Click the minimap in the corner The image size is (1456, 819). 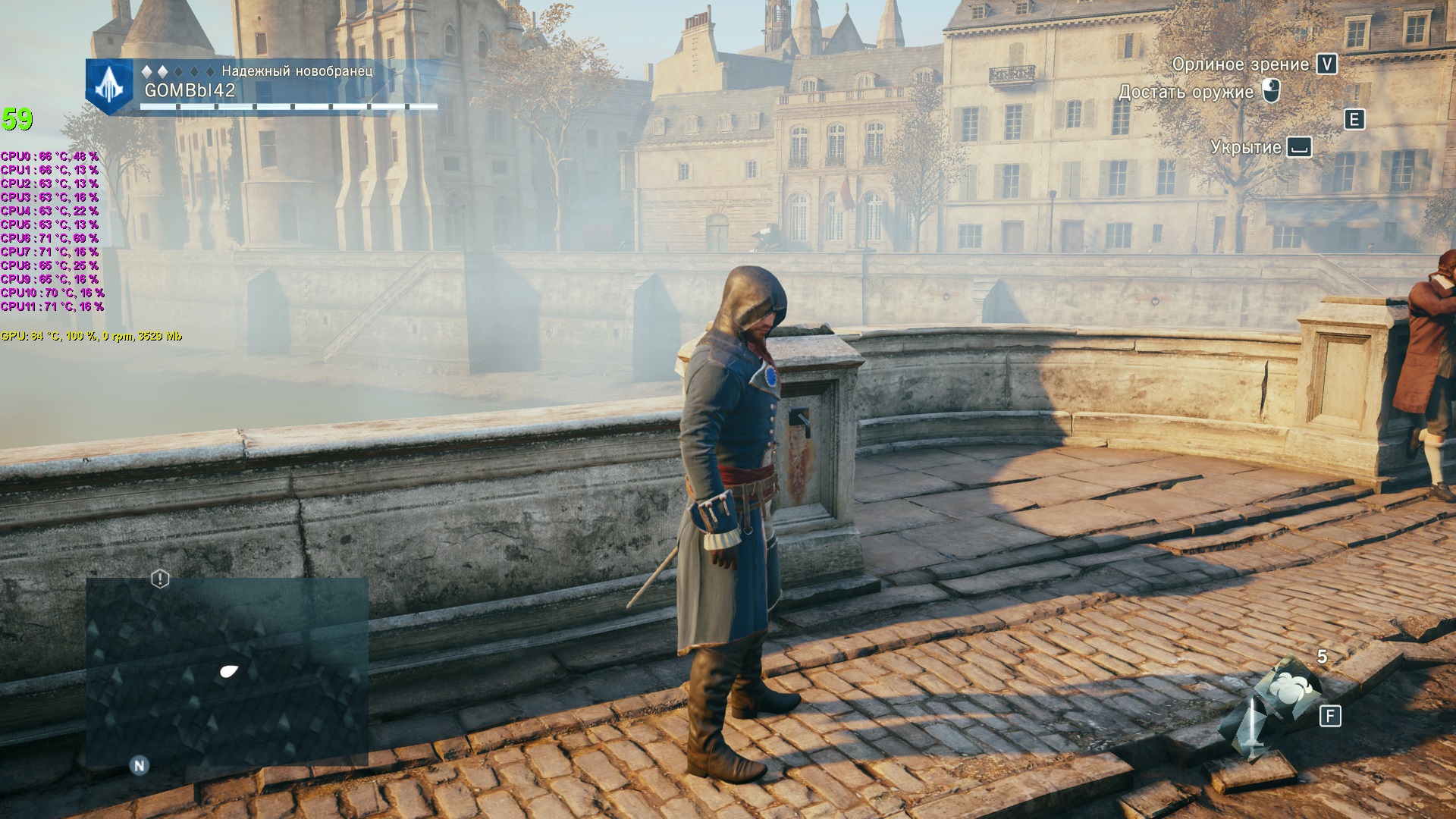[227, 671]
